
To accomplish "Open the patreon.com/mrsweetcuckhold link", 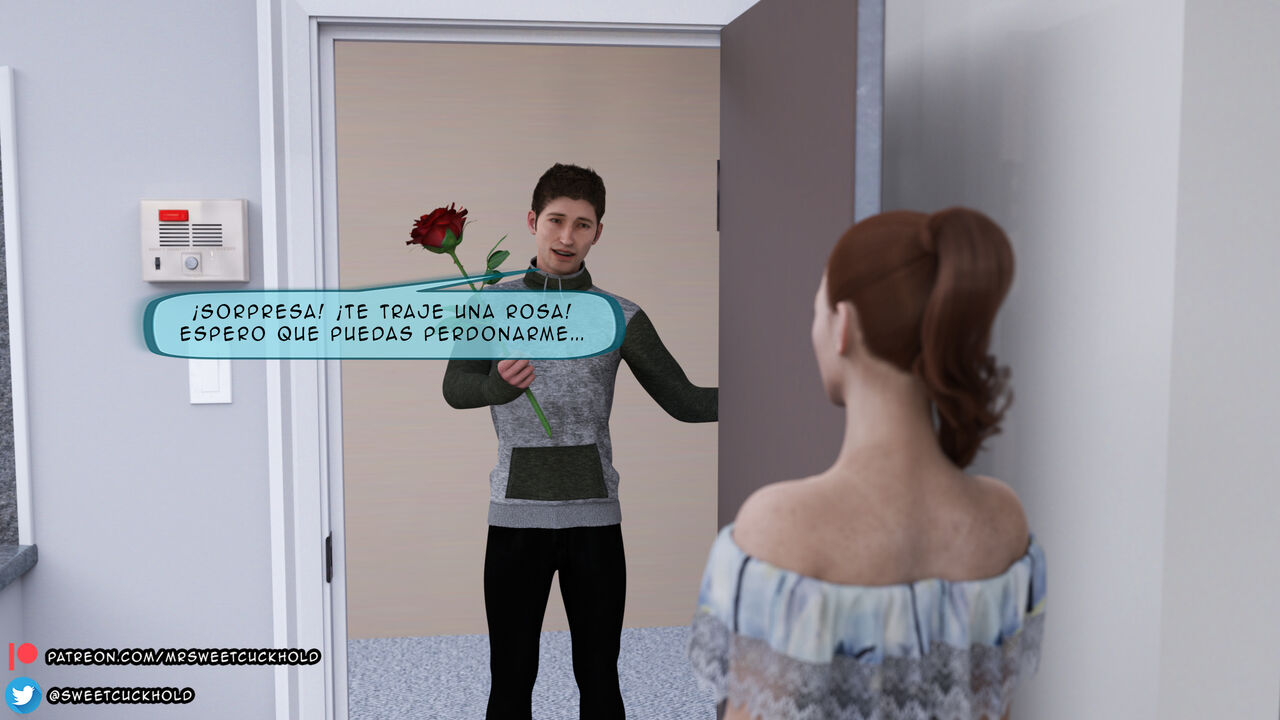I will 182,657.
